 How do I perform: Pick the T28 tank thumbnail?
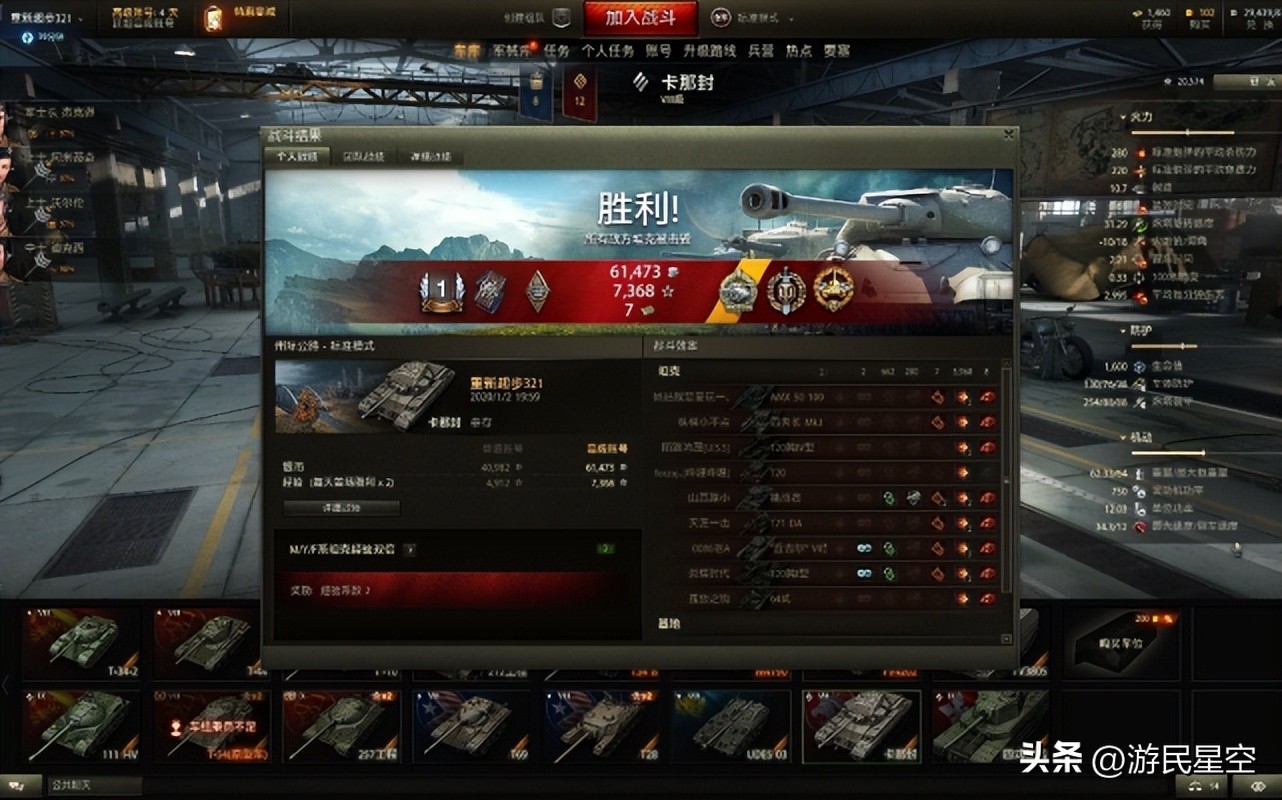click(601, 725)
